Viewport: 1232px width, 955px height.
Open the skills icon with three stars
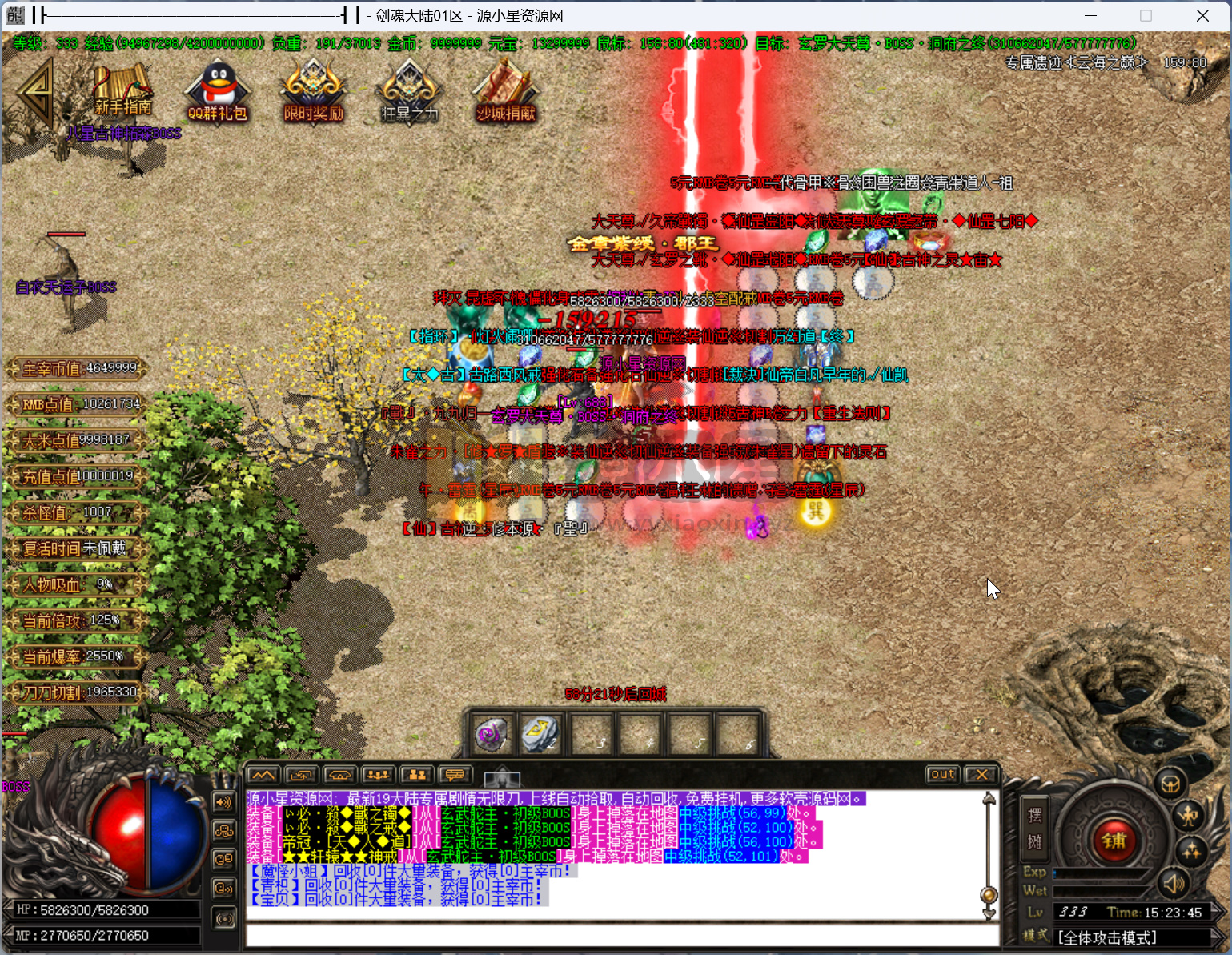[1190, 850]
